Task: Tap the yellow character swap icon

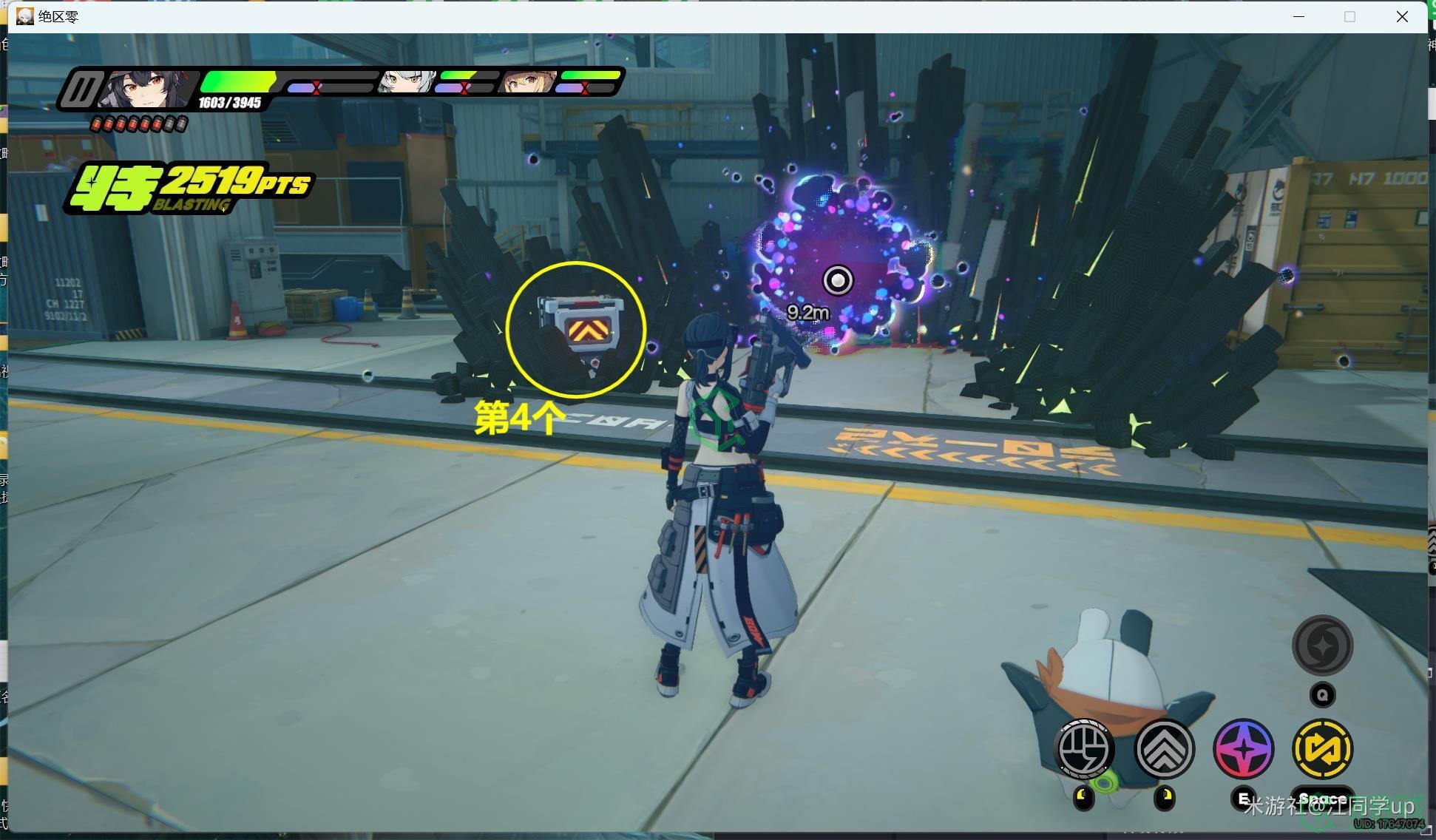Action: pyautogui.click(x=1323, y=748)
